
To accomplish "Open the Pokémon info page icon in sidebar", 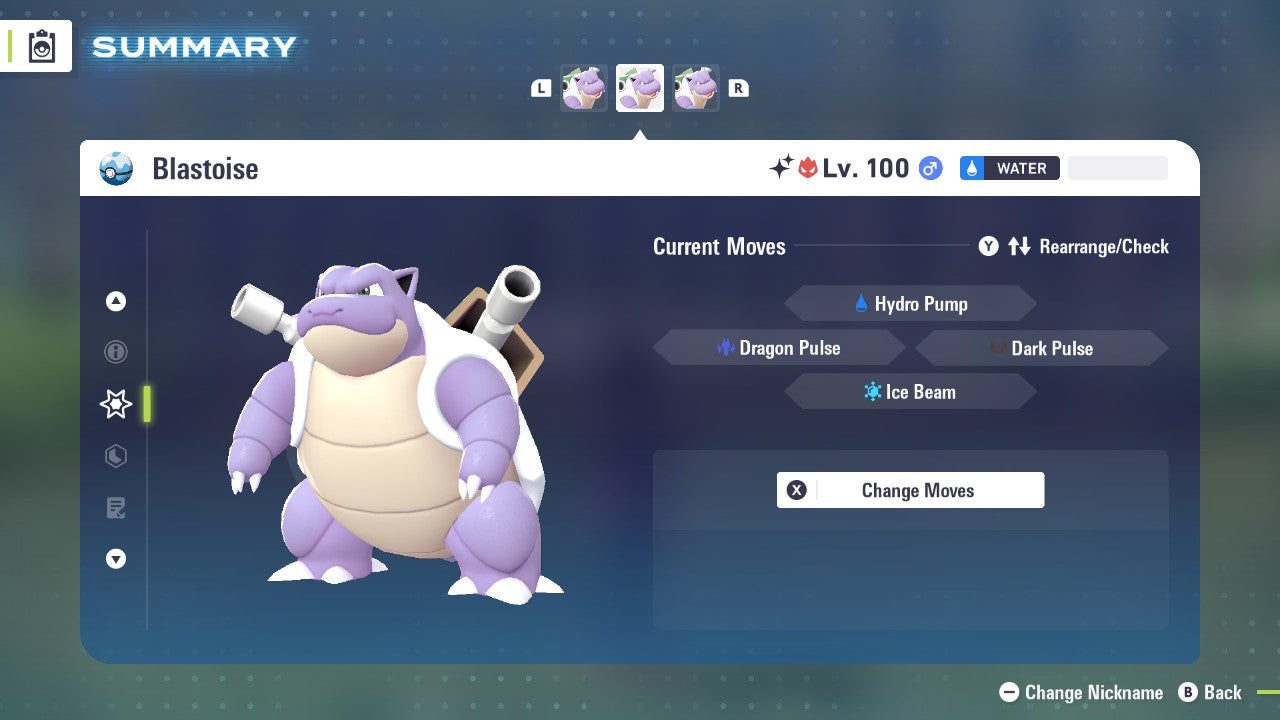I will [116, 352].
